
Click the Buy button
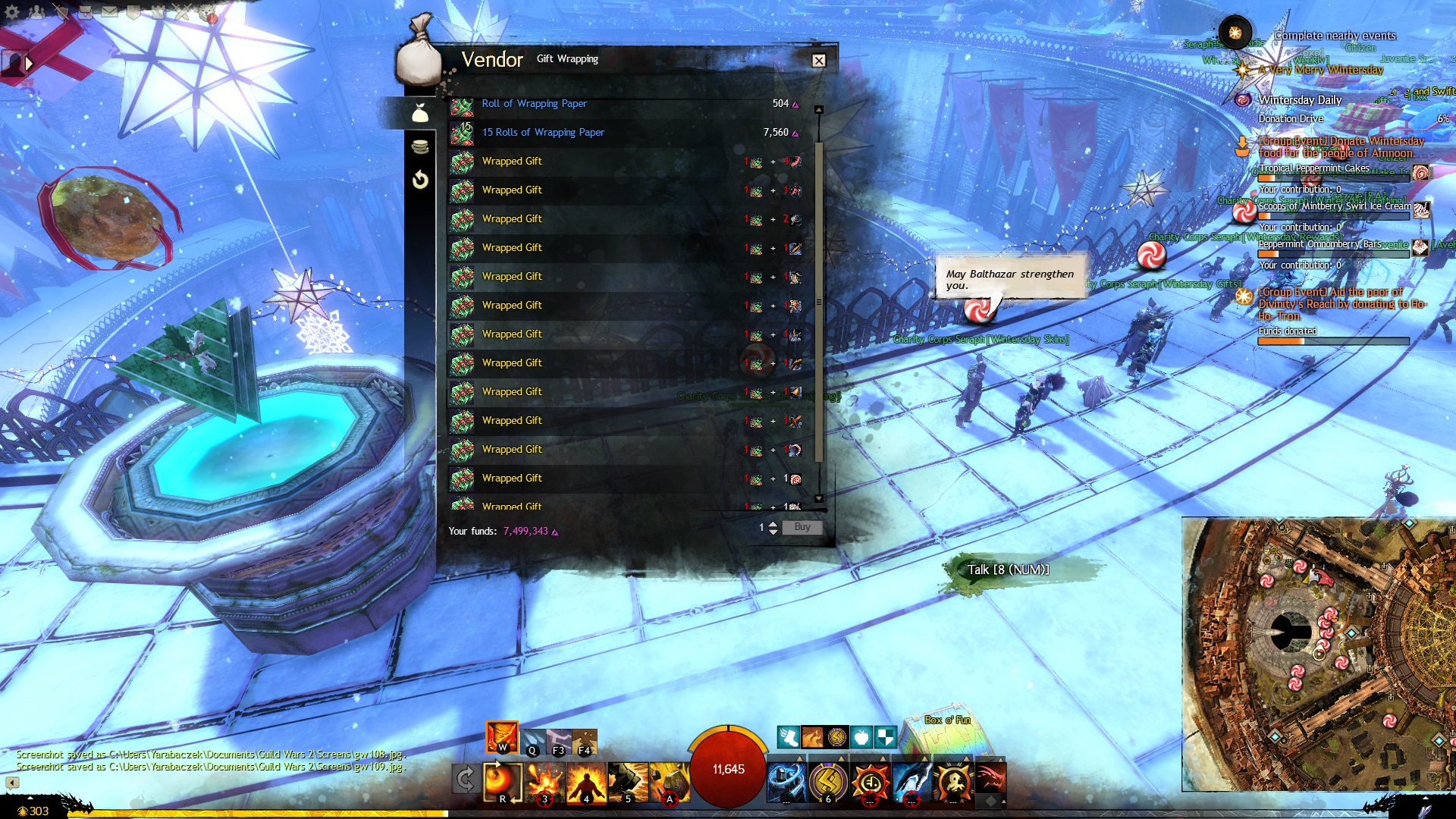pyautogui.click(x=802, y=527)
